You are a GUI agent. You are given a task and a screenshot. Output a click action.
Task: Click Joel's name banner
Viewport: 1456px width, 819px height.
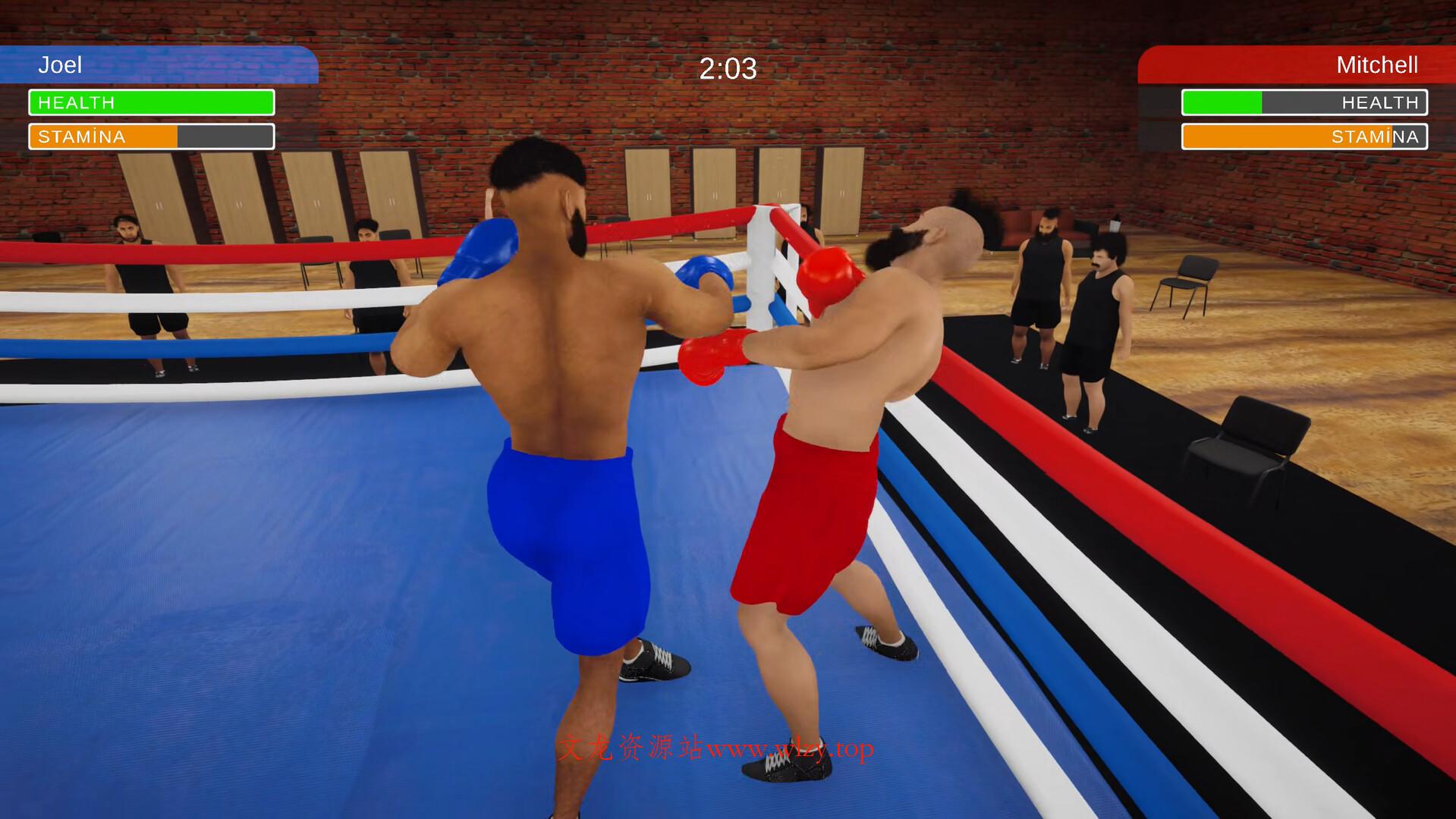tap(61, 65)
